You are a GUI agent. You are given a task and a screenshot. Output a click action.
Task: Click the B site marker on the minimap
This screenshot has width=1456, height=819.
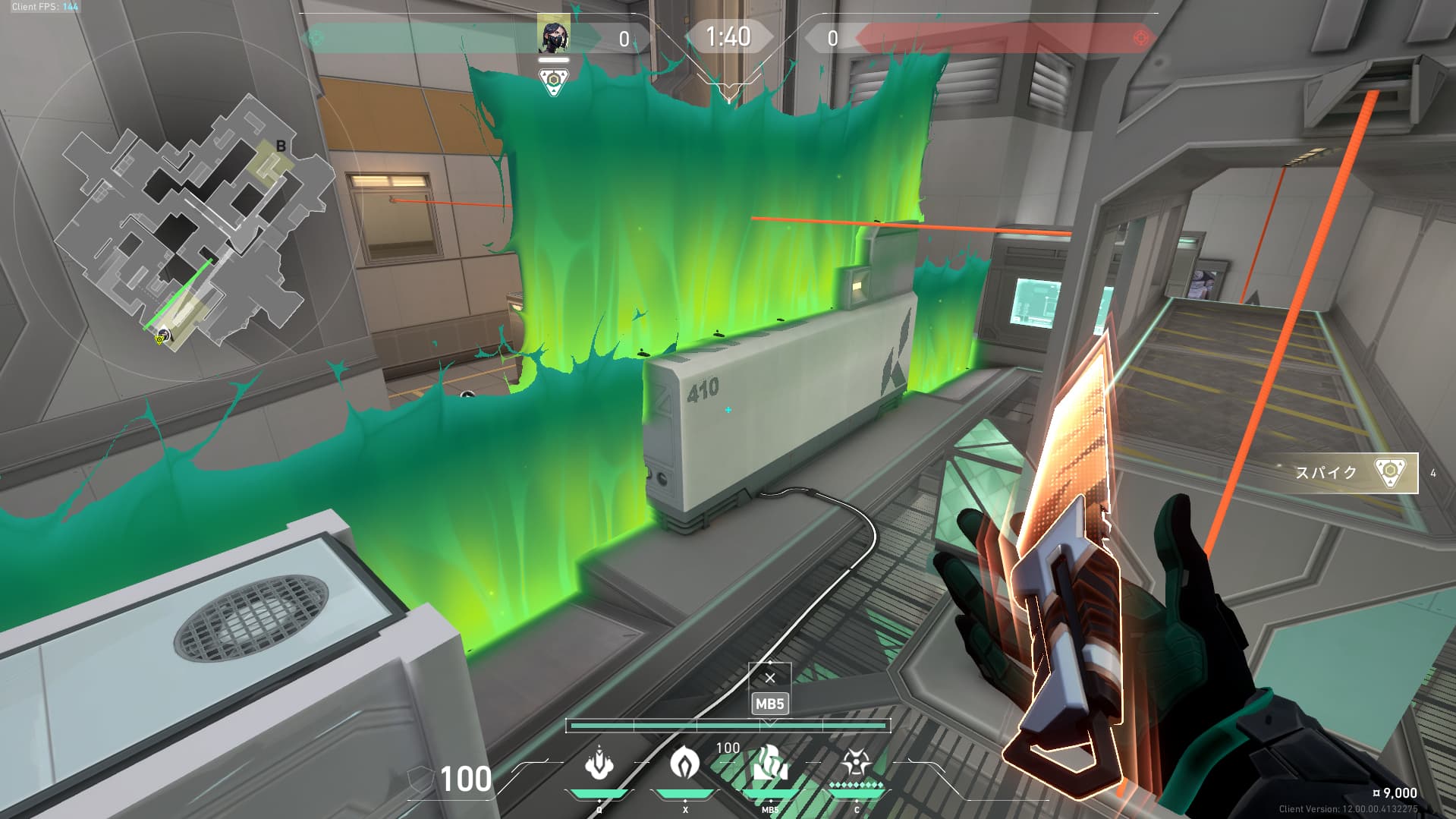[x=281, y=146]
